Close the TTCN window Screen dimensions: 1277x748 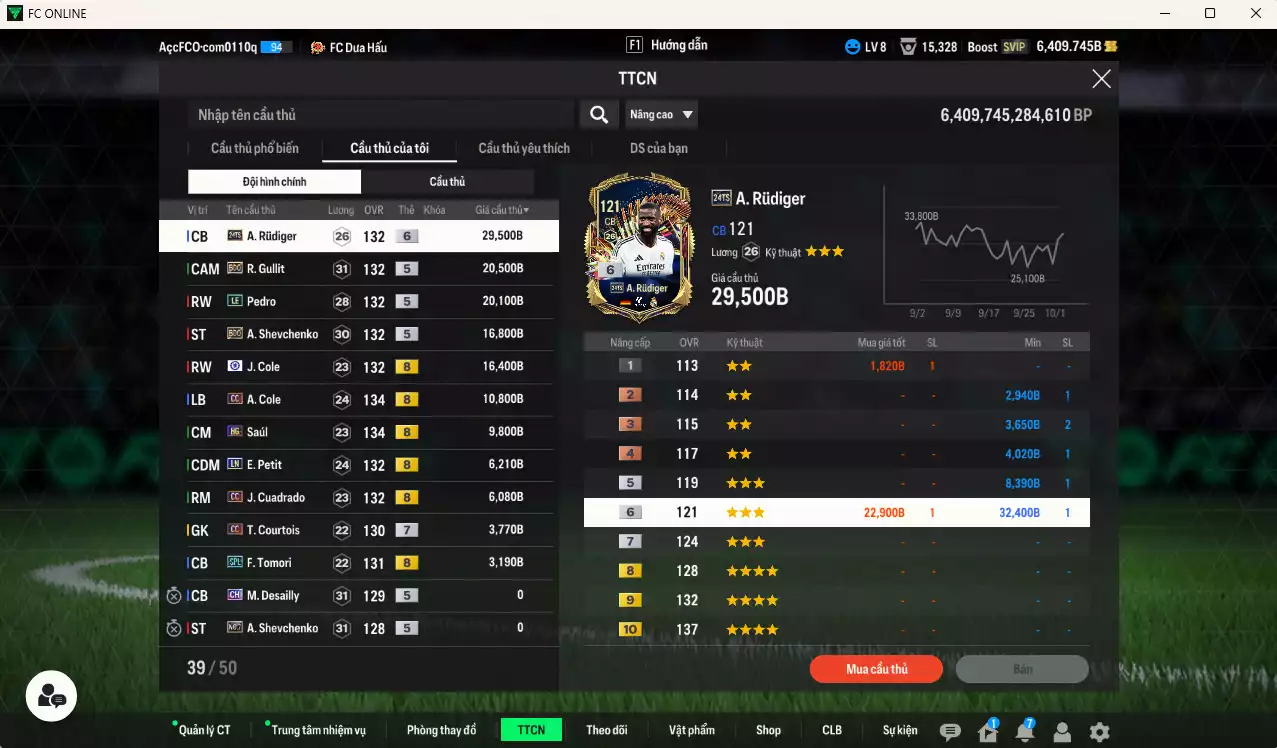(1101, 79)
